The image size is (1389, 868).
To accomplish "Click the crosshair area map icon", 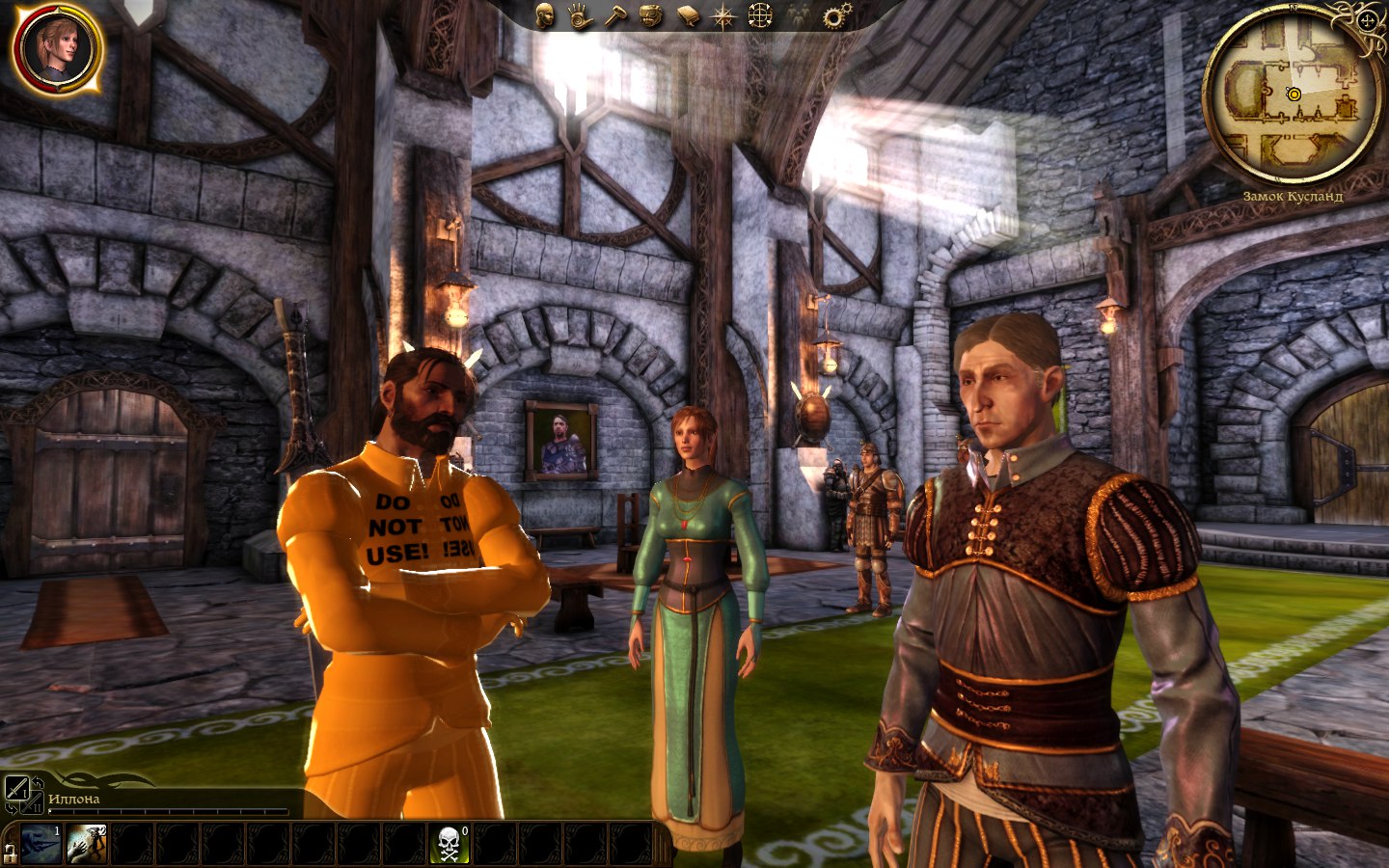I will (x=761, y=15).
